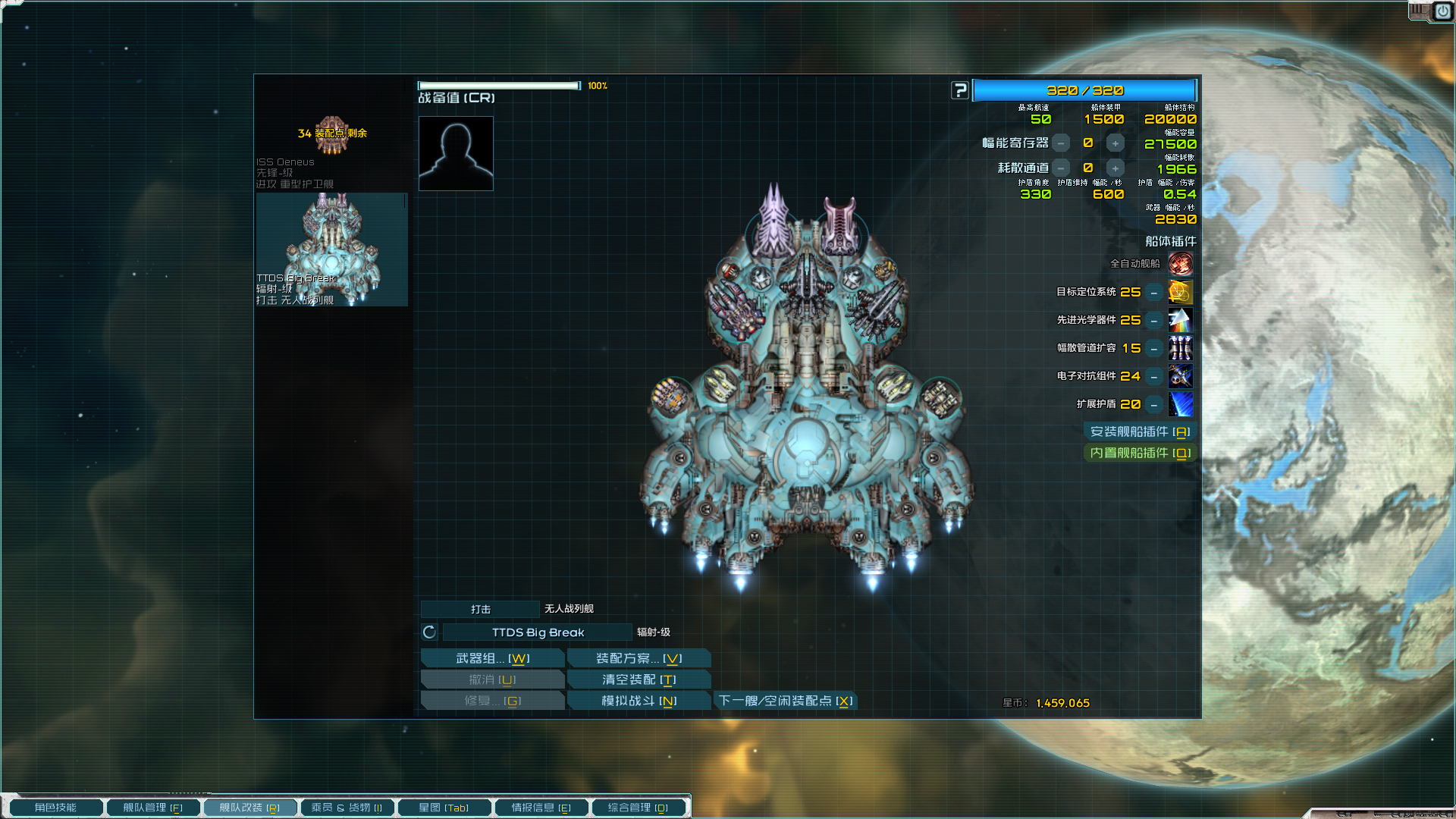Go to 下一艘/空闲装配点 next ship

[x=786, y=701]
